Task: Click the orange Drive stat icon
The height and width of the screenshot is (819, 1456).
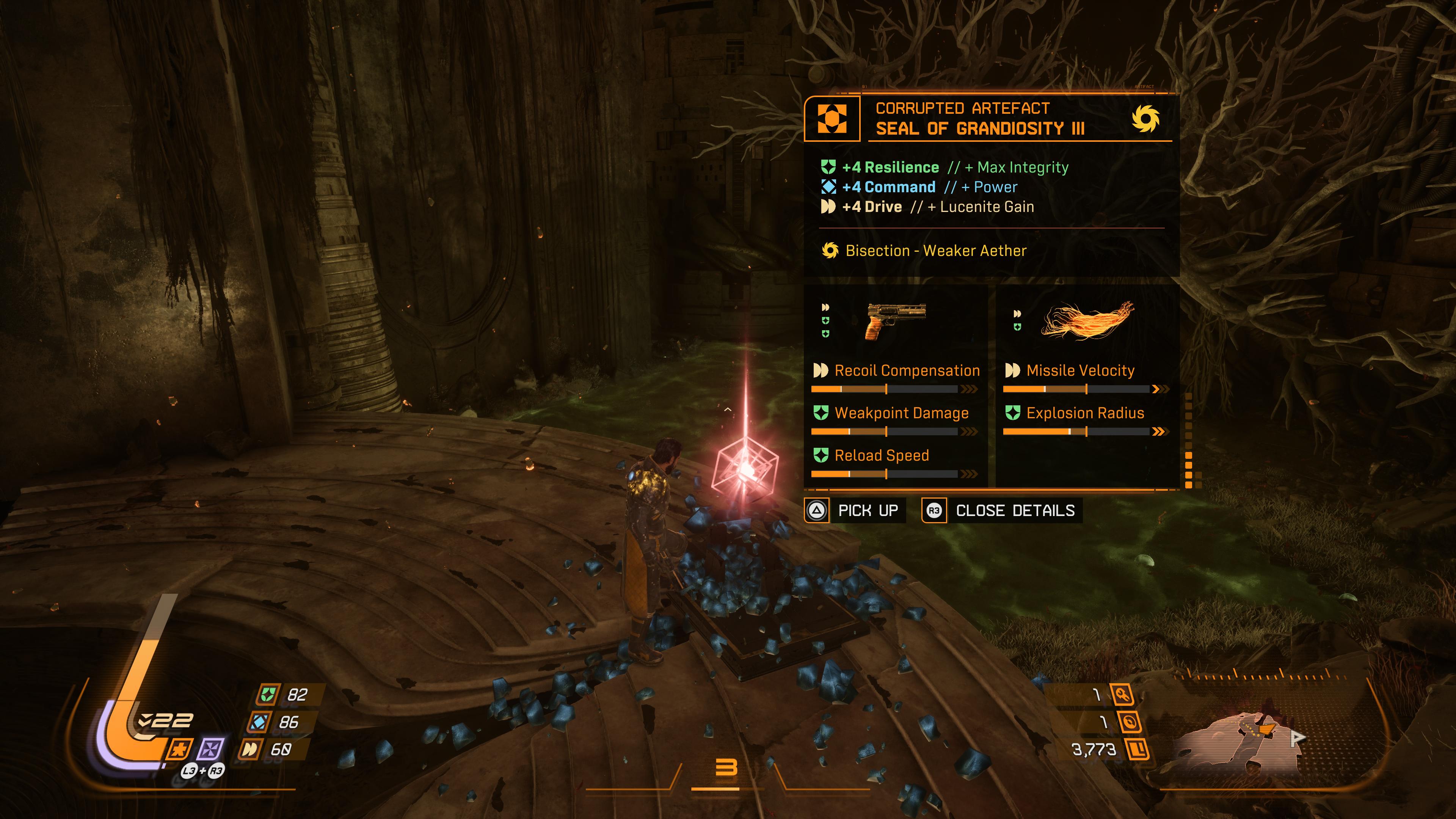Action: coord(829,206)
